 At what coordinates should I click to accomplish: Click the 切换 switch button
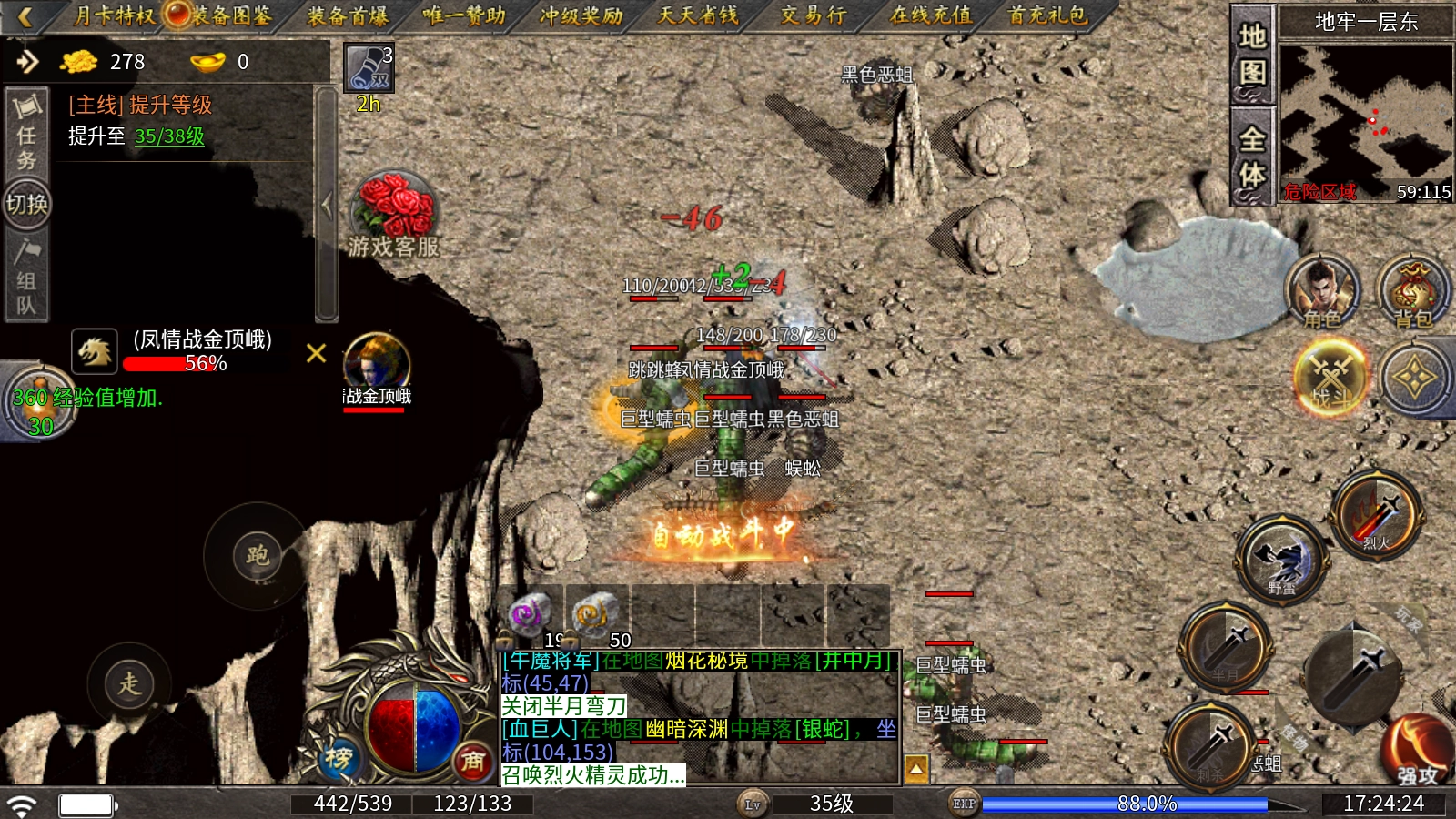click(26, 204)
